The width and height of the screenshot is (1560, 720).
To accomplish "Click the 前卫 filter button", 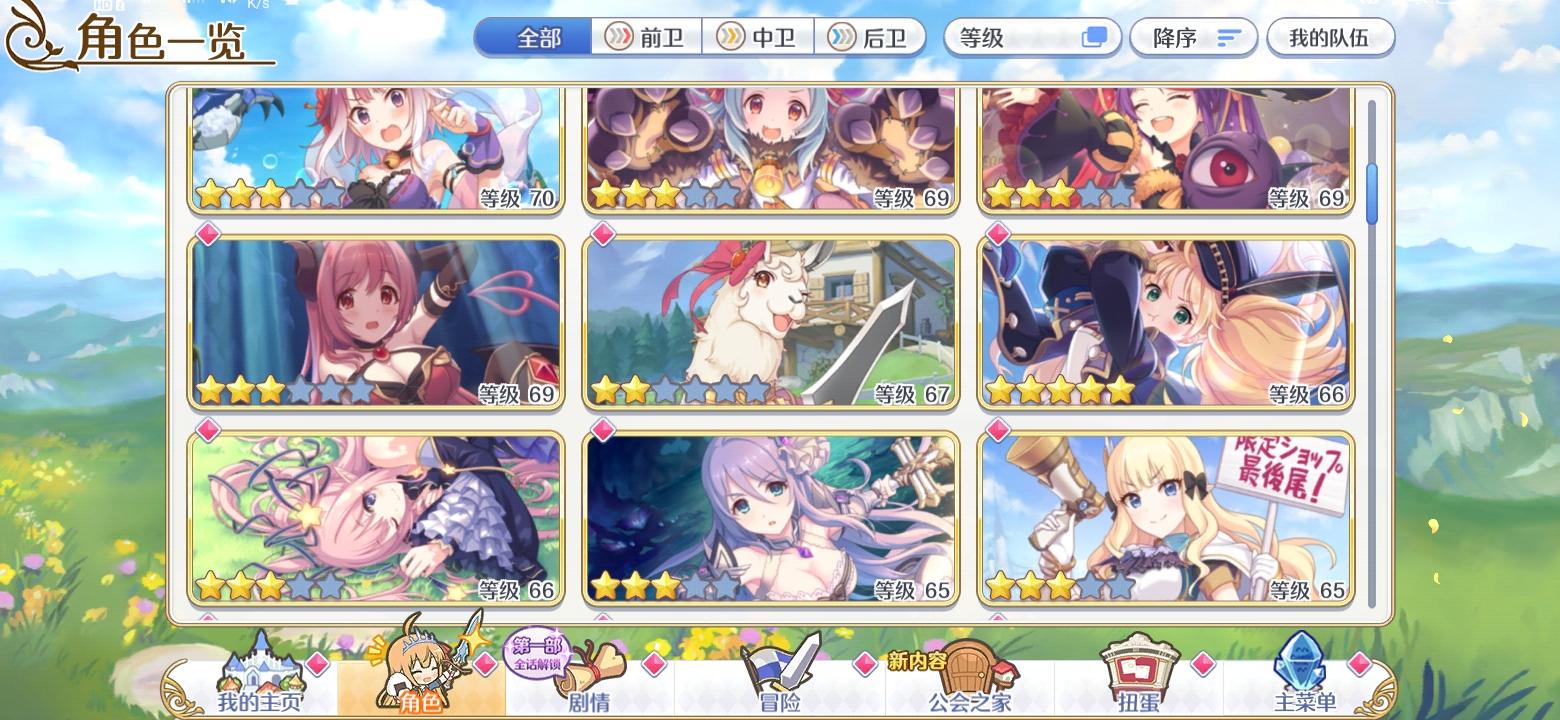I will pyautogui.click(x=646, y=37).
